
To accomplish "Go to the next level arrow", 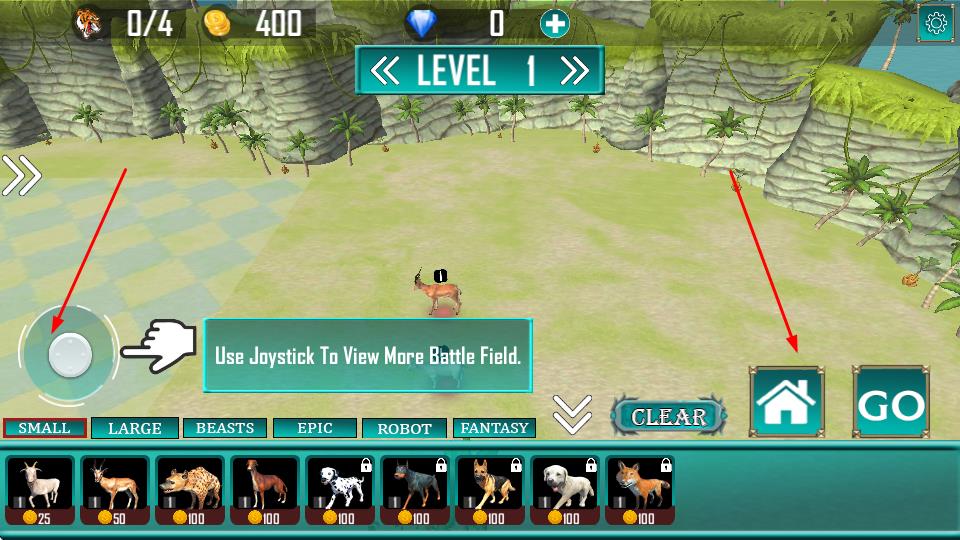I will click(x=574, y=70).
